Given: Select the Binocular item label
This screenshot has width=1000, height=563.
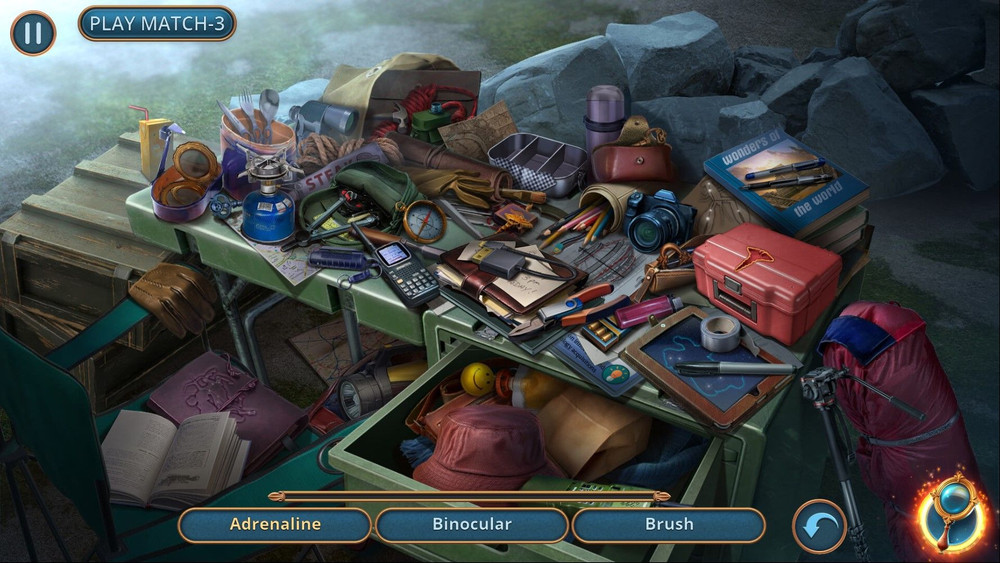Looking at the screenshot, I should tap(472, 524).
